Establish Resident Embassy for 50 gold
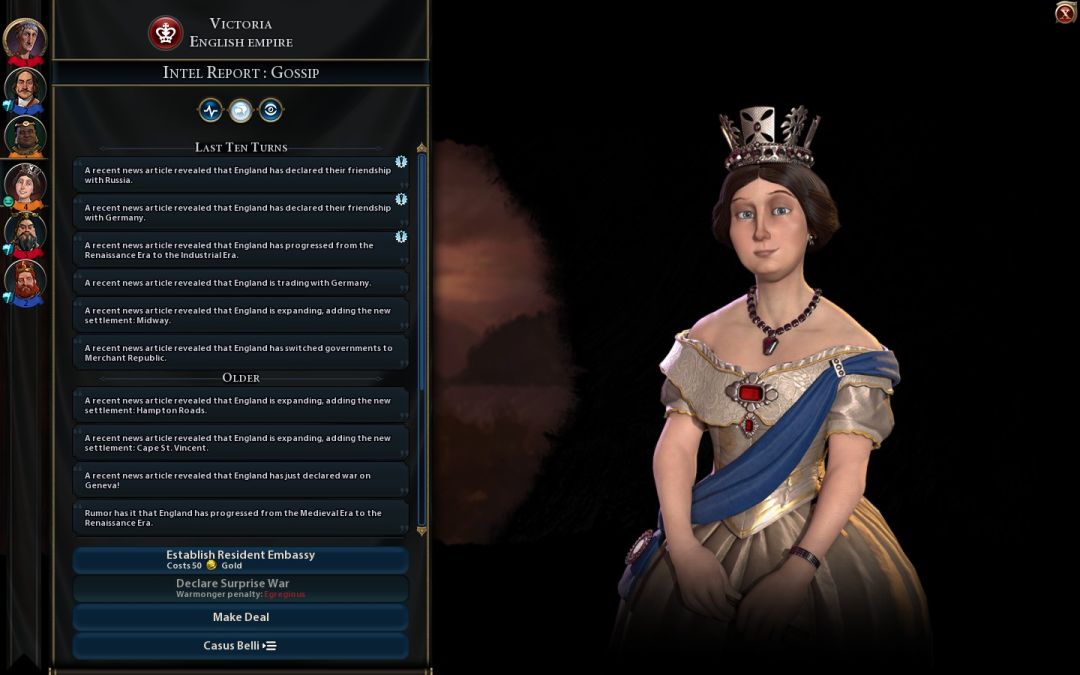Viewport: 1080px width, 675px height. 240,560
